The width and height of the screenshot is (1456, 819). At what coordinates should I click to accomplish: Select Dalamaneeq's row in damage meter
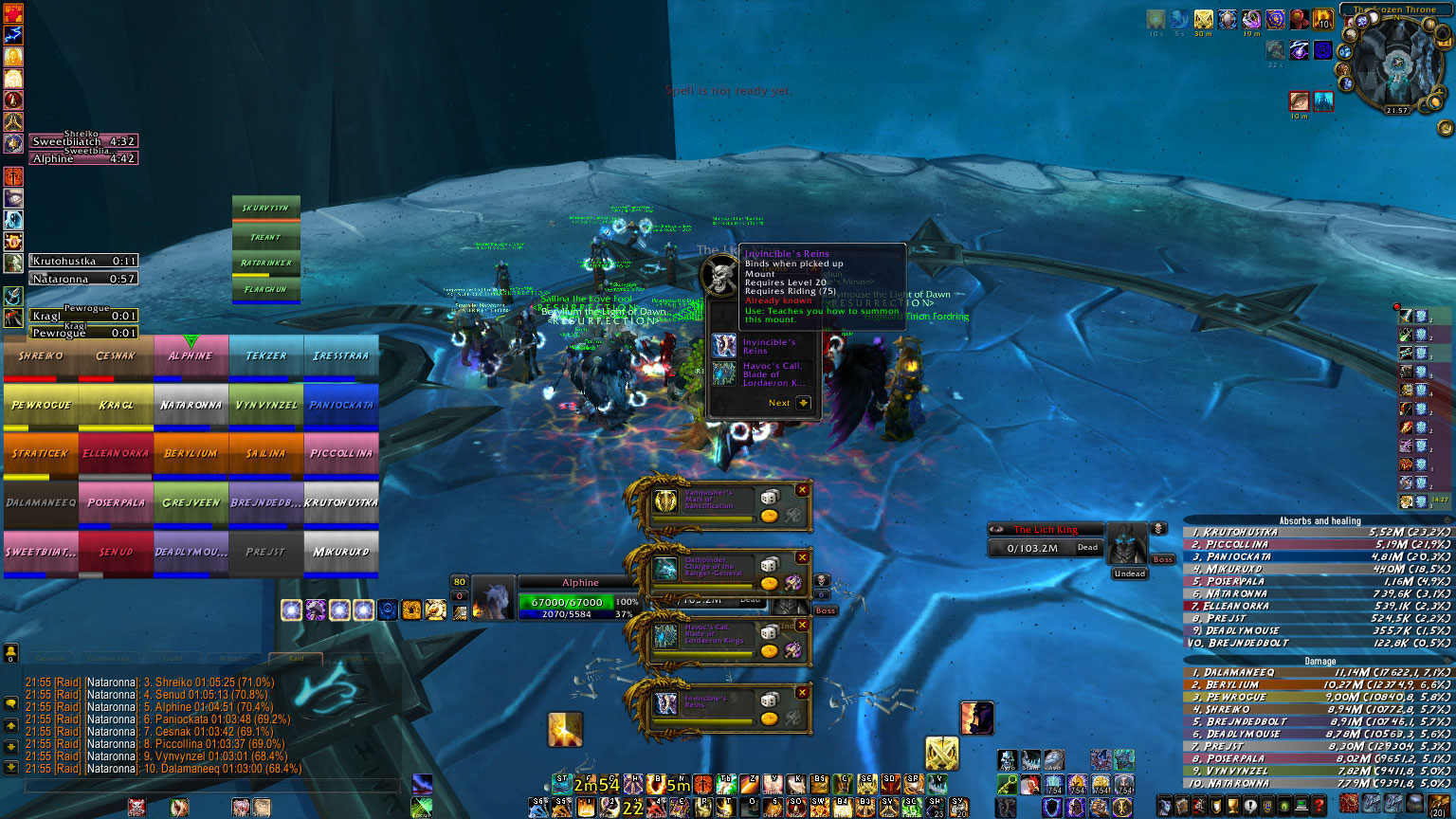[x=1319, y=672]
